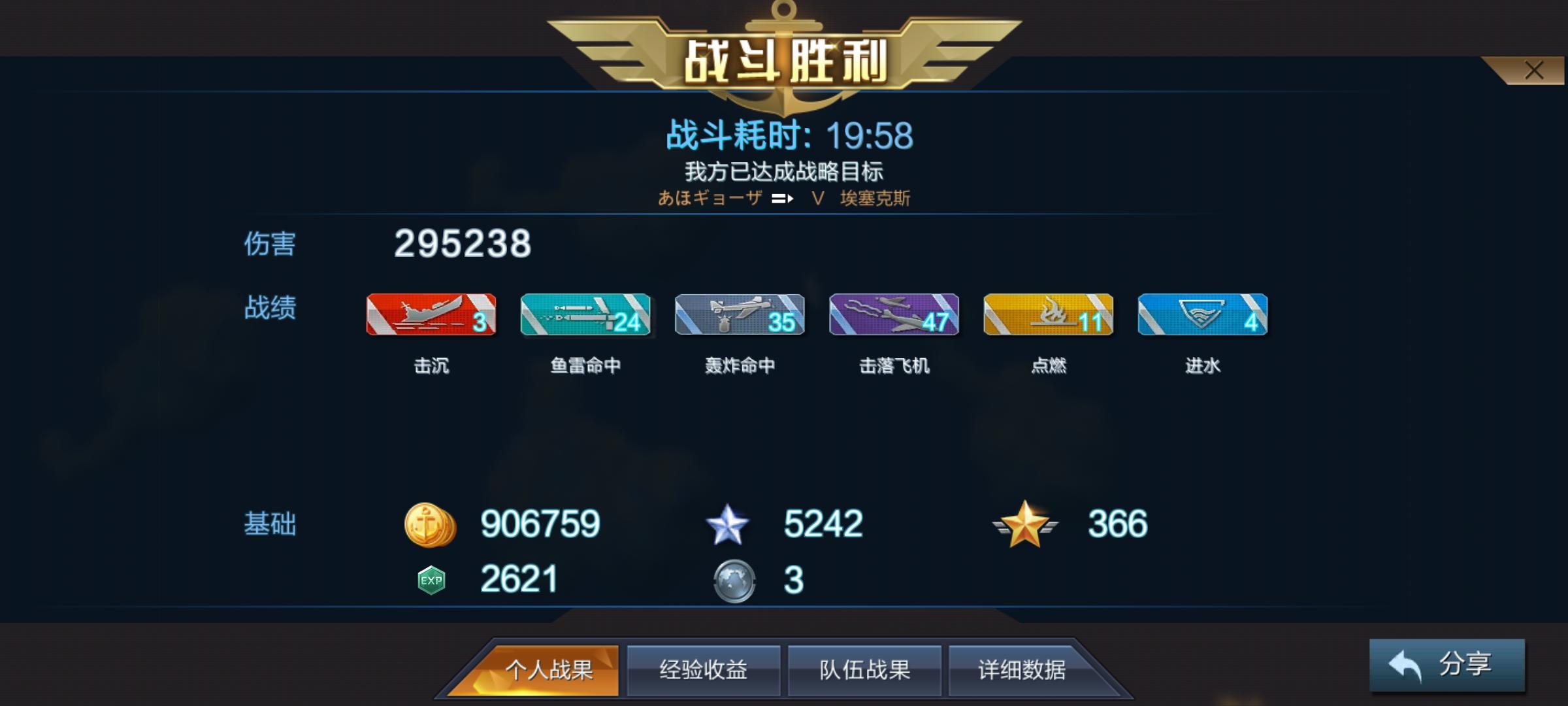Click the 进水 flooding badge icon
This screenshot has width=1568, height=706.
coord(1202,316)
